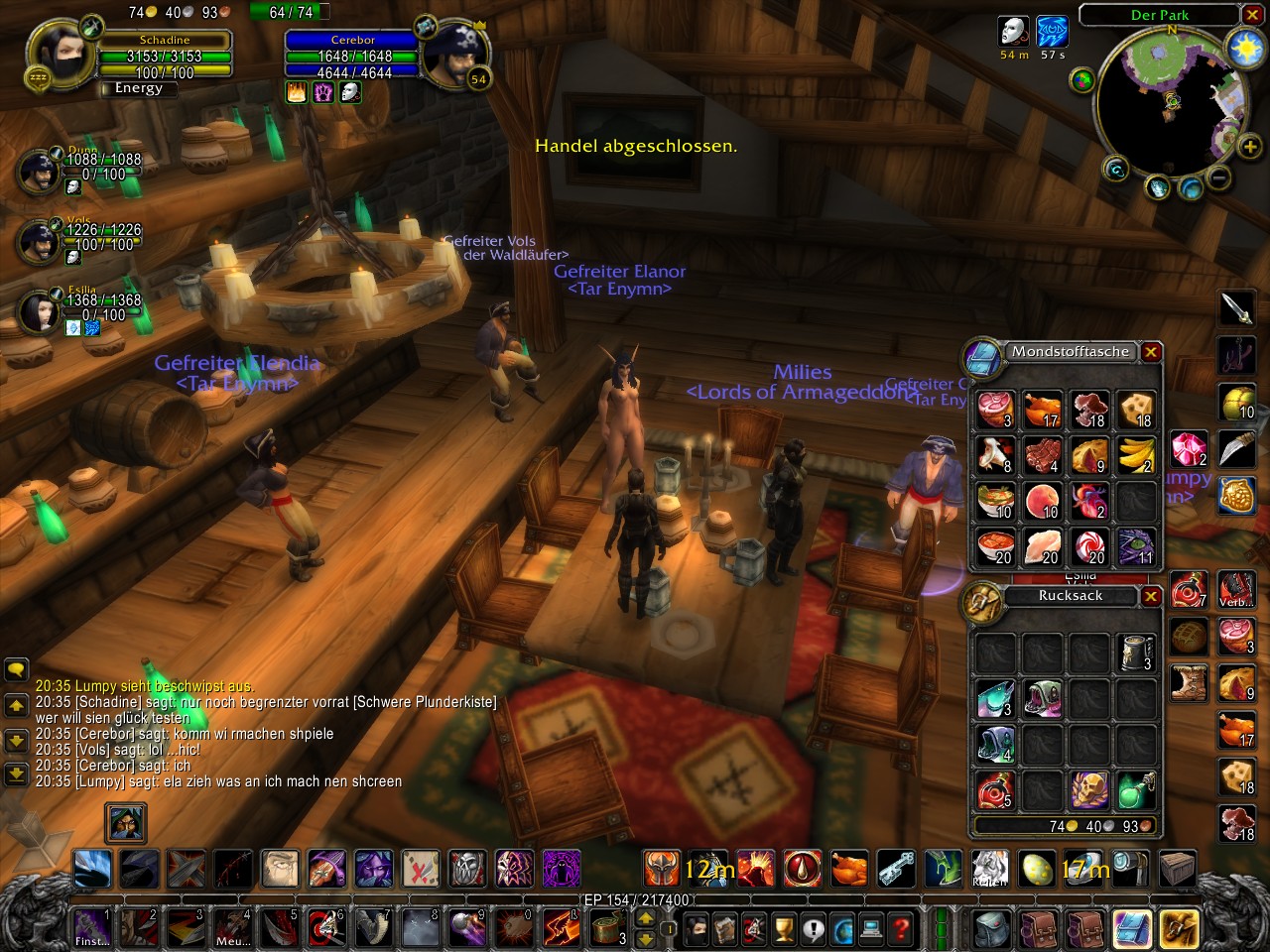This screenshot has width=1270, height=952.
Task: Click the action bar page down arrow
Action: 648,940
